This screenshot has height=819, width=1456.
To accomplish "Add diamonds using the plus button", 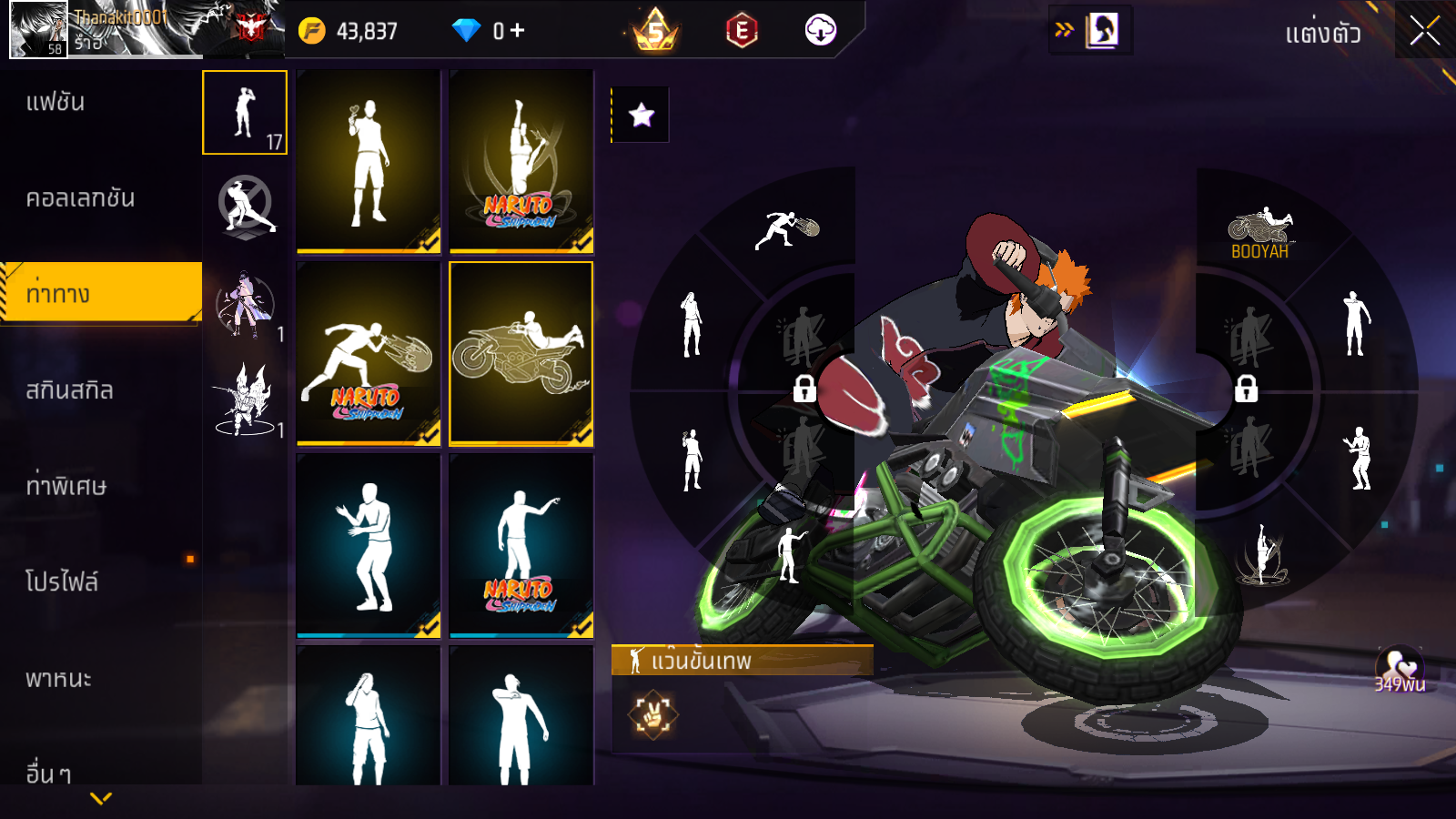I will [x=517, y=31].
